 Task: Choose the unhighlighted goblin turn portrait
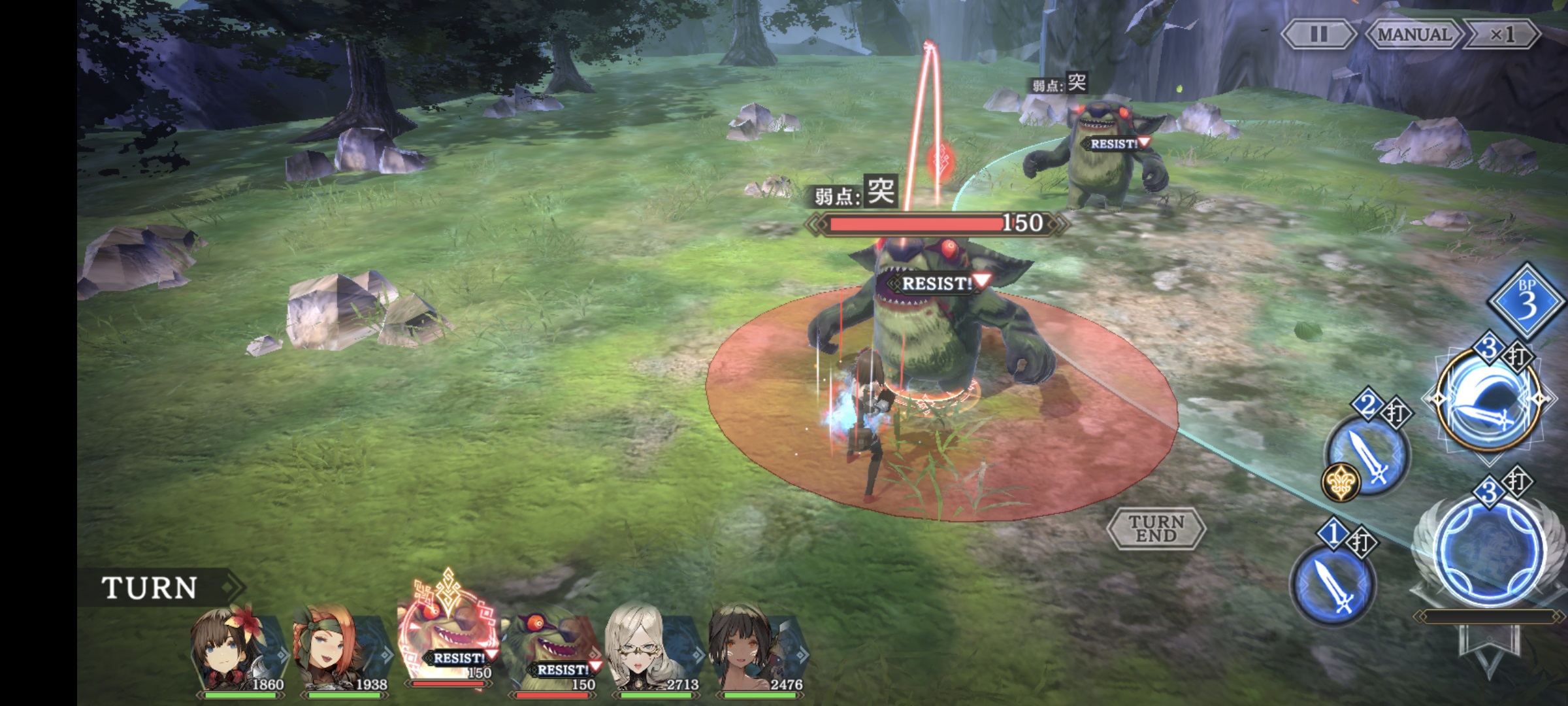tap(552, 650)
